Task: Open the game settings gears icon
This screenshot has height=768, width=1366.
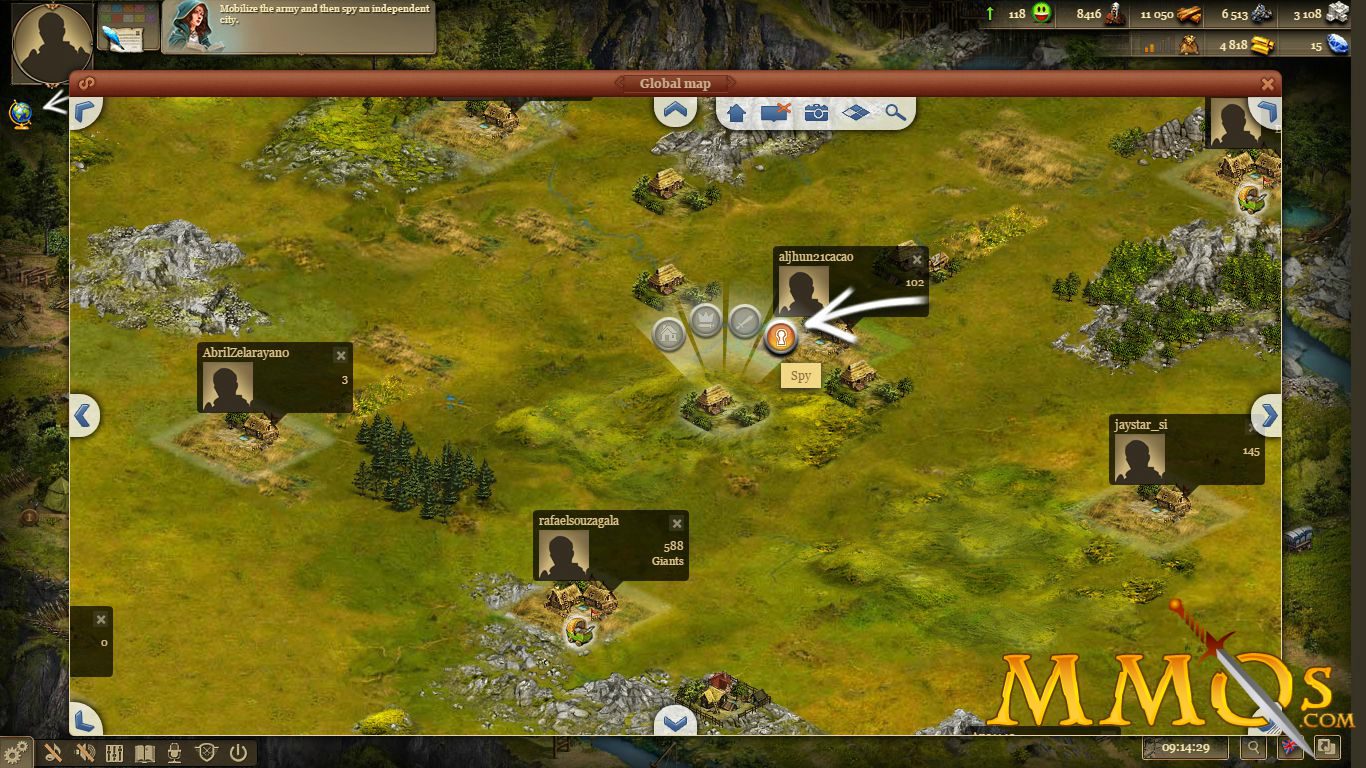Action: tap(13, 753)
